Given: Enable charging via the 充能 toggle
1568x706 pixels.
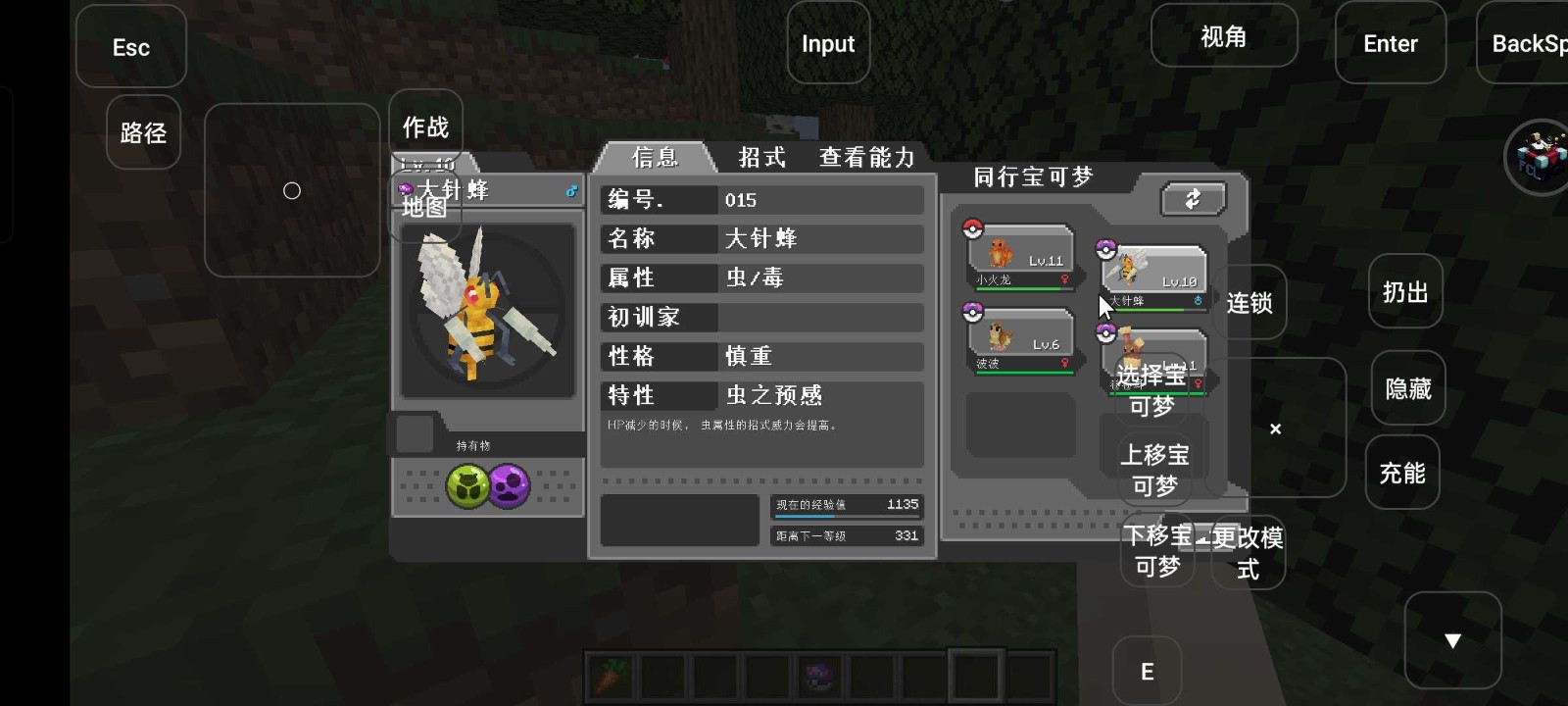Looking at the screenshot, I should pos(1405,473).
